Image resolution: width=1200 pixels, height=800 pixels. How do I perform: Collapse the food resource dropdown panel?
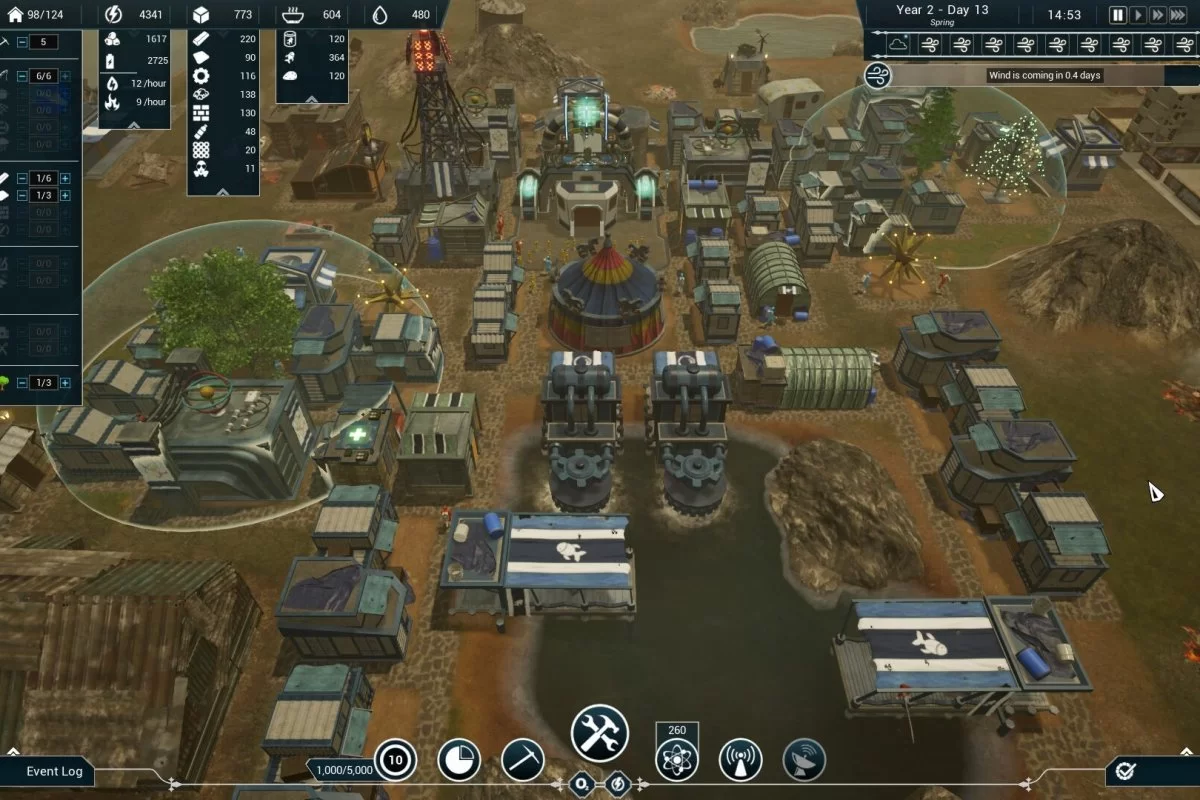pyautogui.click(x=311, y=98)
